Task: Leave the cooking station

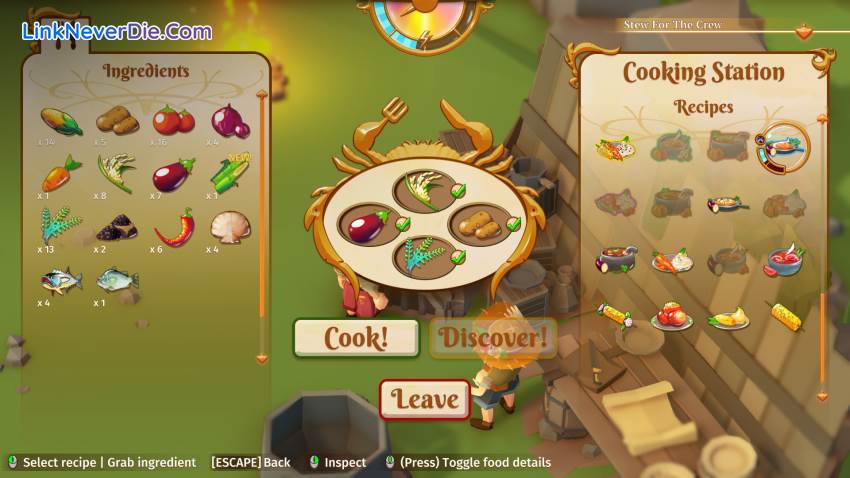Action: [x=425, y=399]
